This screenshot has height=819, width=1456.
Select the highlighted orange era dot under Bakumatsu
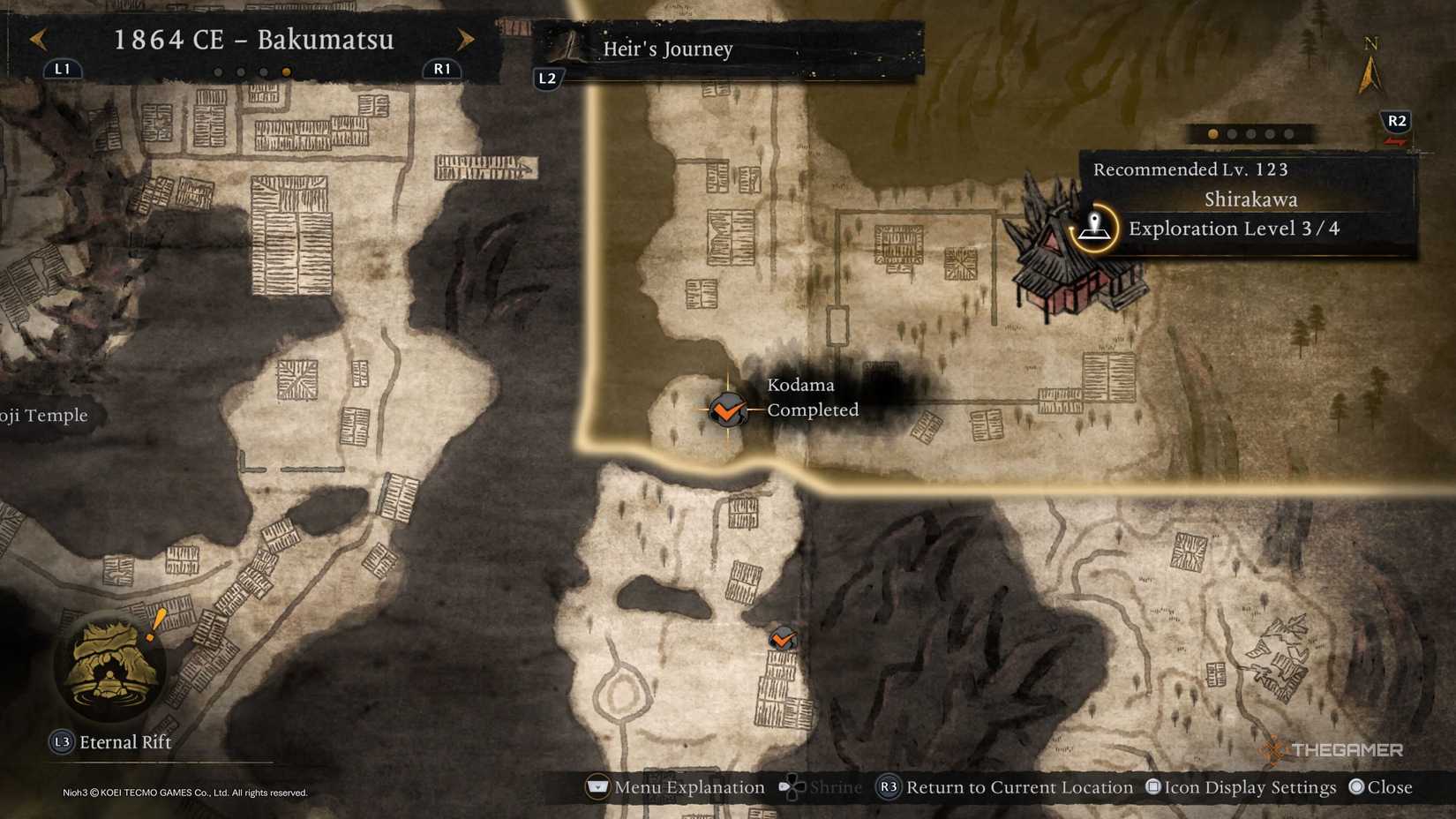(x=287, y=71)
